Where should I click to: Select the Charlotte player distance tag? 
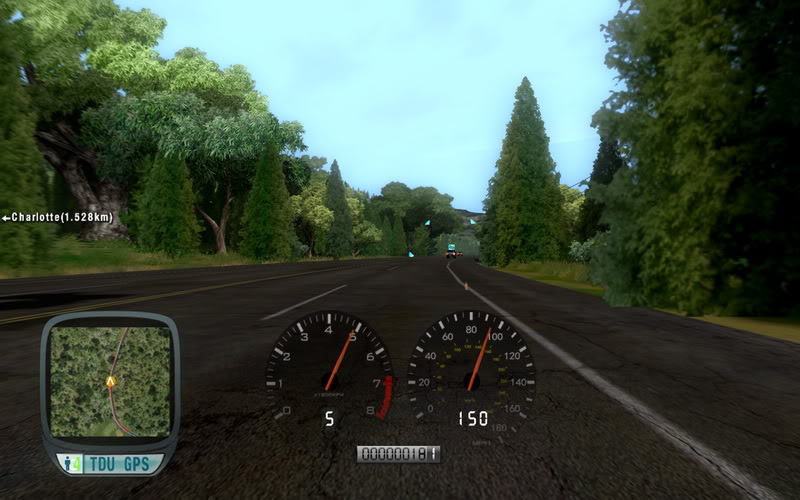56,217
